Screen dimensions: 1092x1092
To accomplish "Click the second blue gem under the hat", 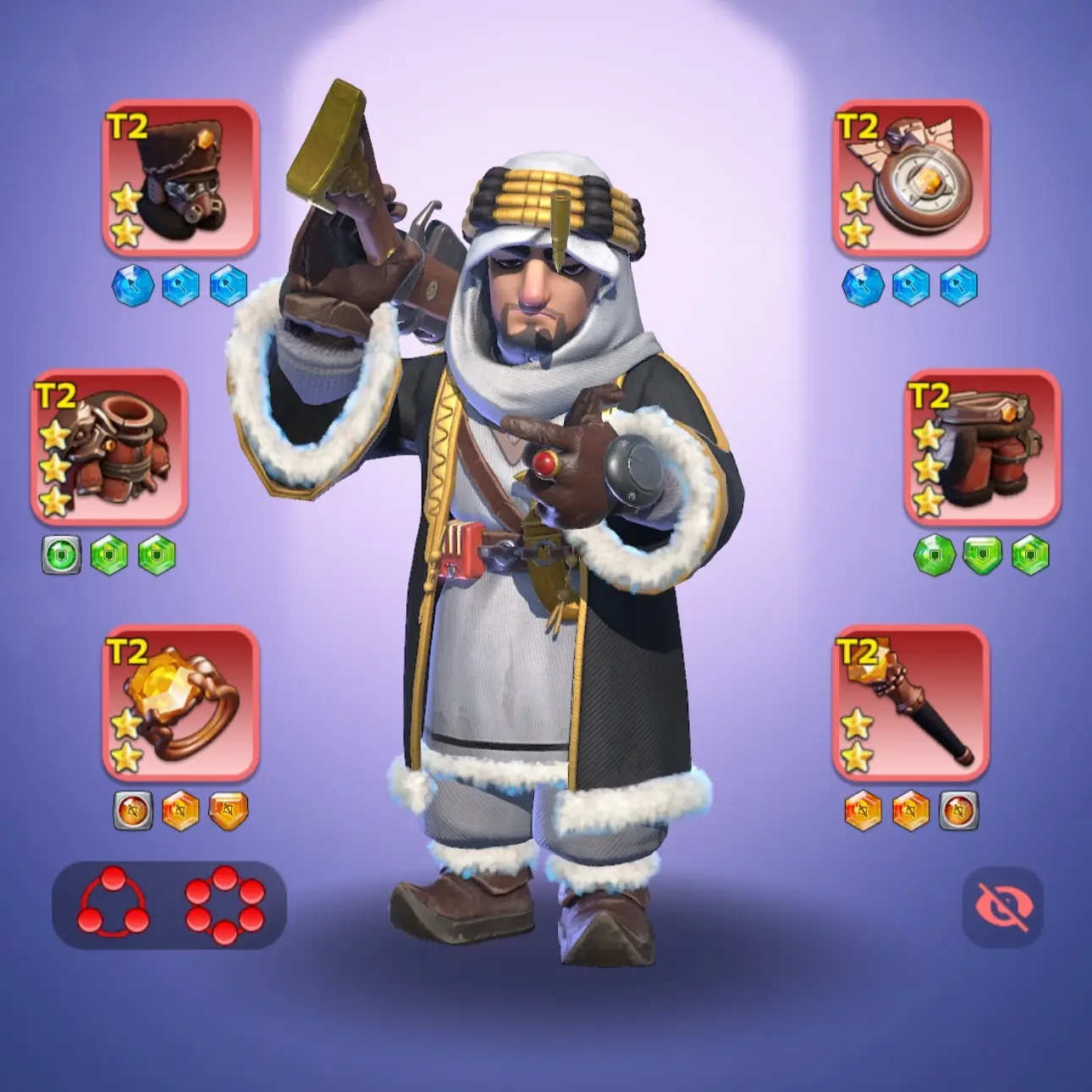I will (179, 284).
